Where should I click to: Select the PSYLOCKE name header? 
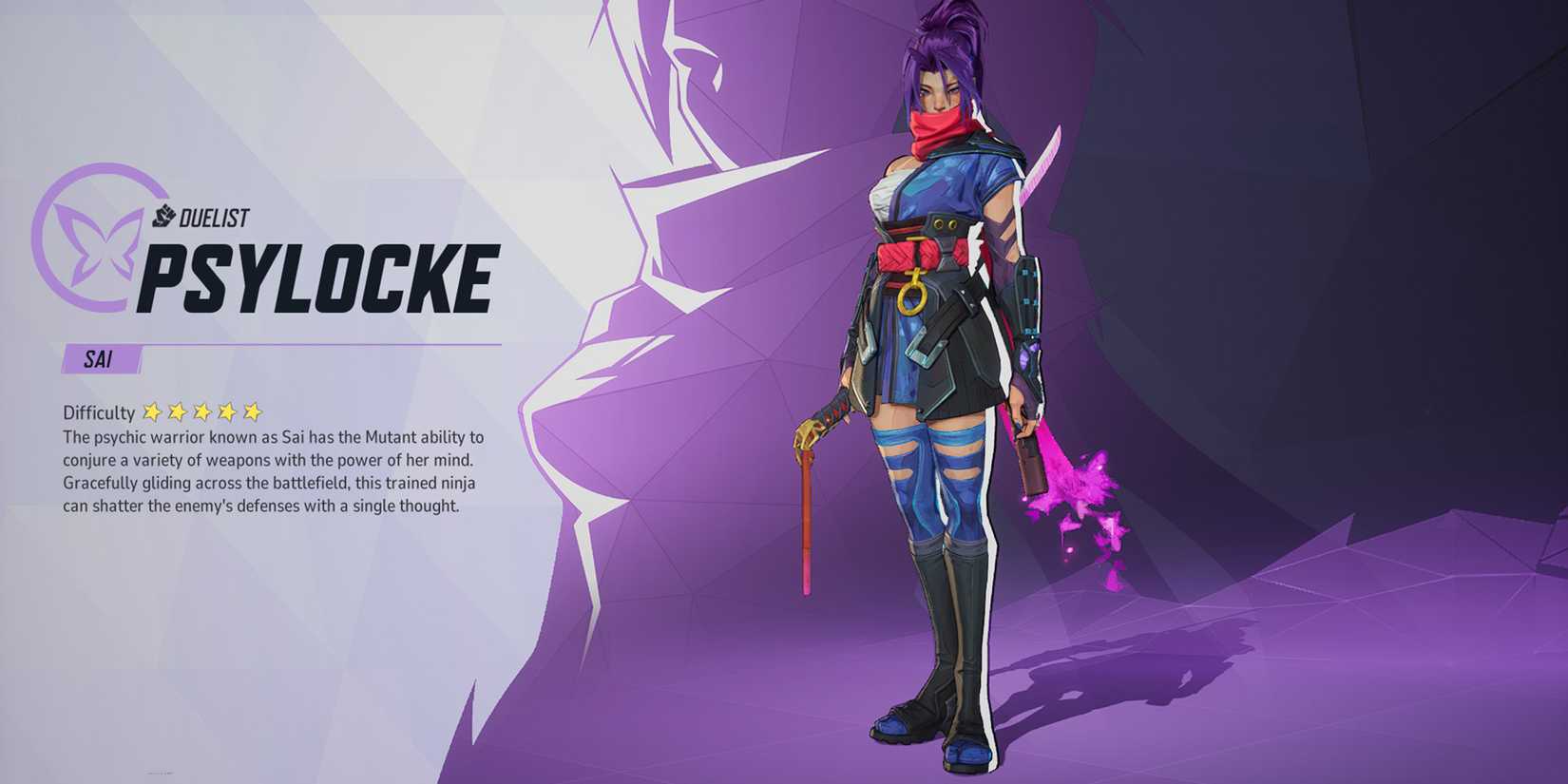click(318, 276)
